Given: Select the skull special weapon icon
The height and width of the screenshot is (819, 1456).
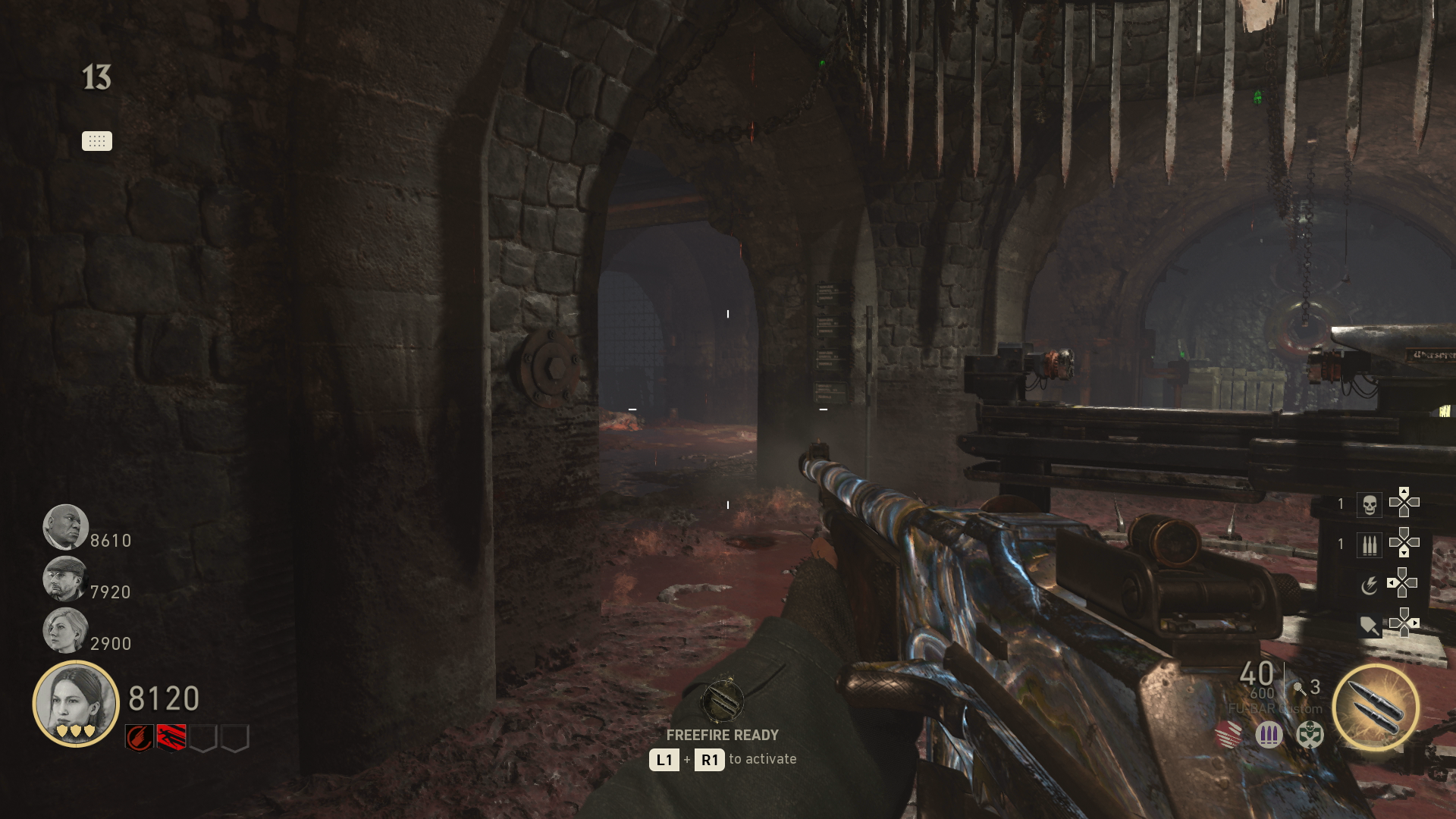Looking at the screenshot, I should tap(1370, 505).
